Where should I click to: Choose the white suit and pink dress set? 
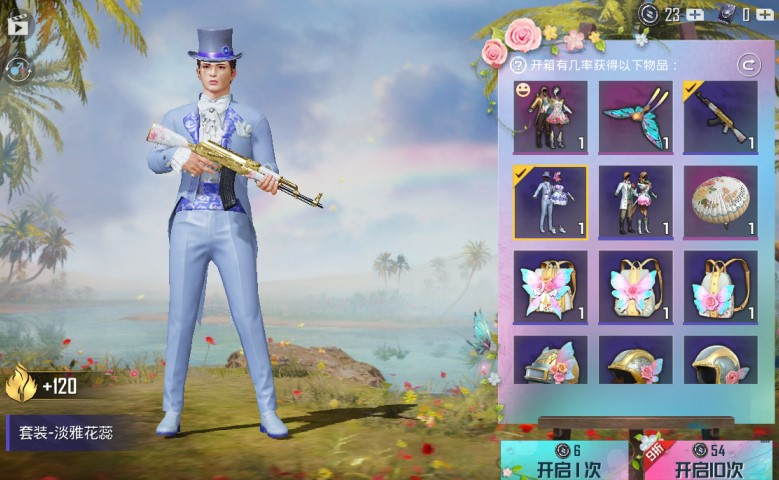coord(635,202)
